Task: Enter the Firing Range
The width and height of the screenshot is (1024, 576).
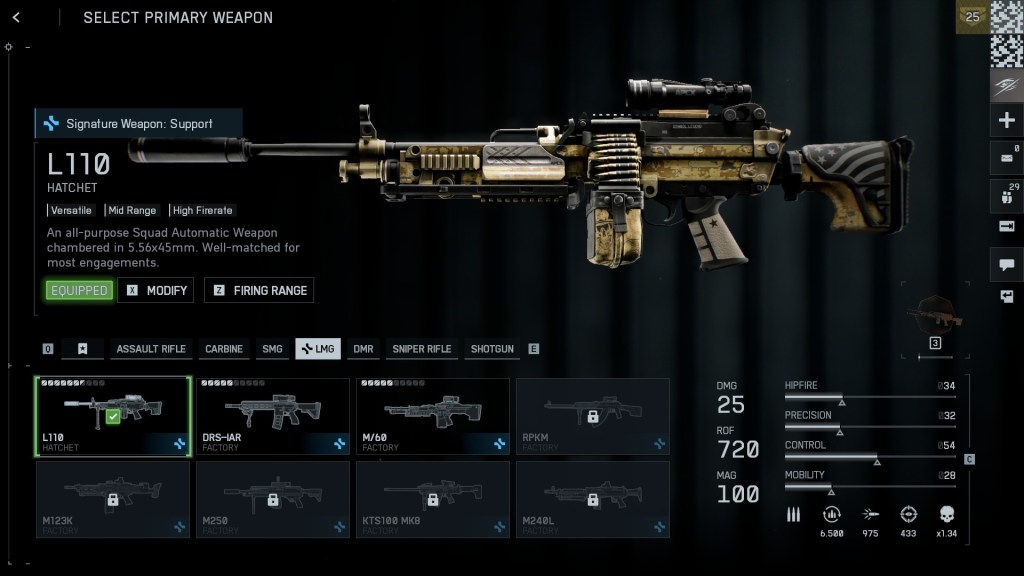Action: (260, 290)
